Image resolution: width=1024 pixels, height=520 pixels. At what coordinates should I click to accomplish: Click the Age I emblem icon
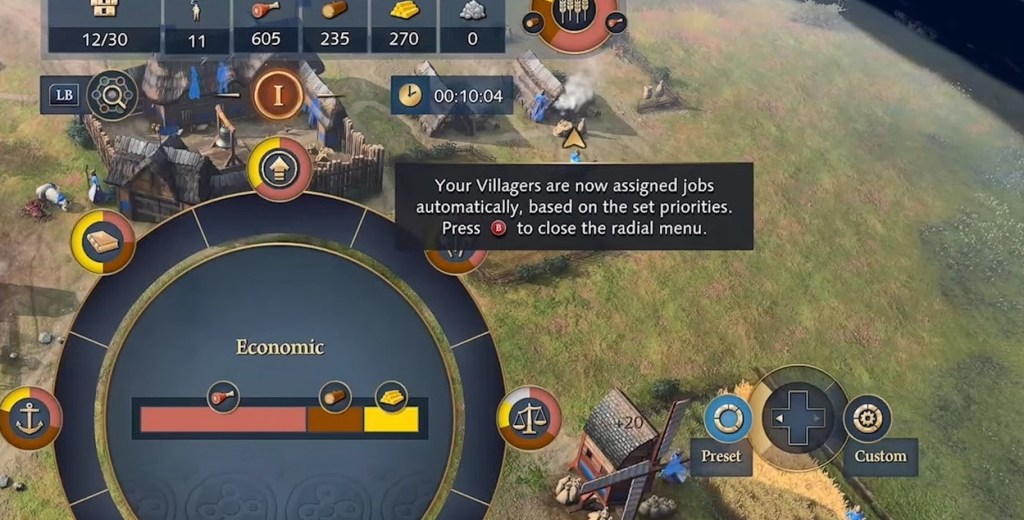pyautogui.click(x=278, y=96)
